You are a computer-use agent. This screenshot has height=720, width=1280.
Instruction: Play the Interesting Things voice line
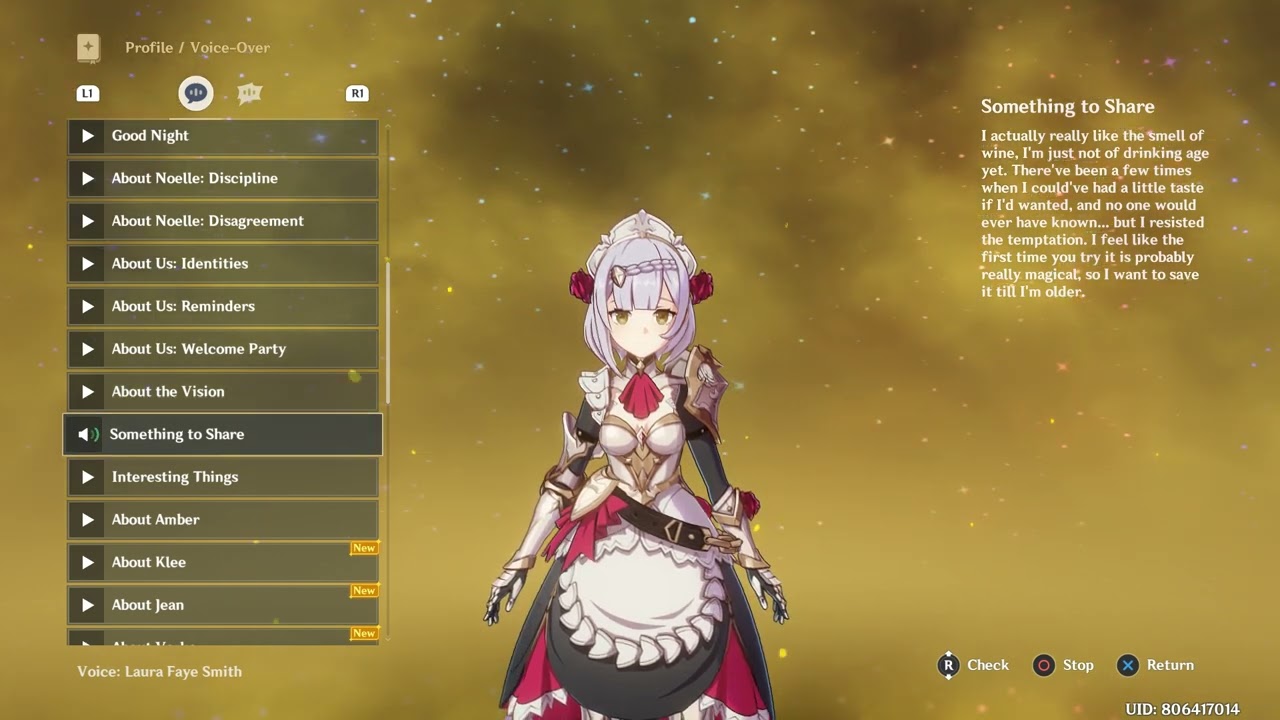click(222, 477)
